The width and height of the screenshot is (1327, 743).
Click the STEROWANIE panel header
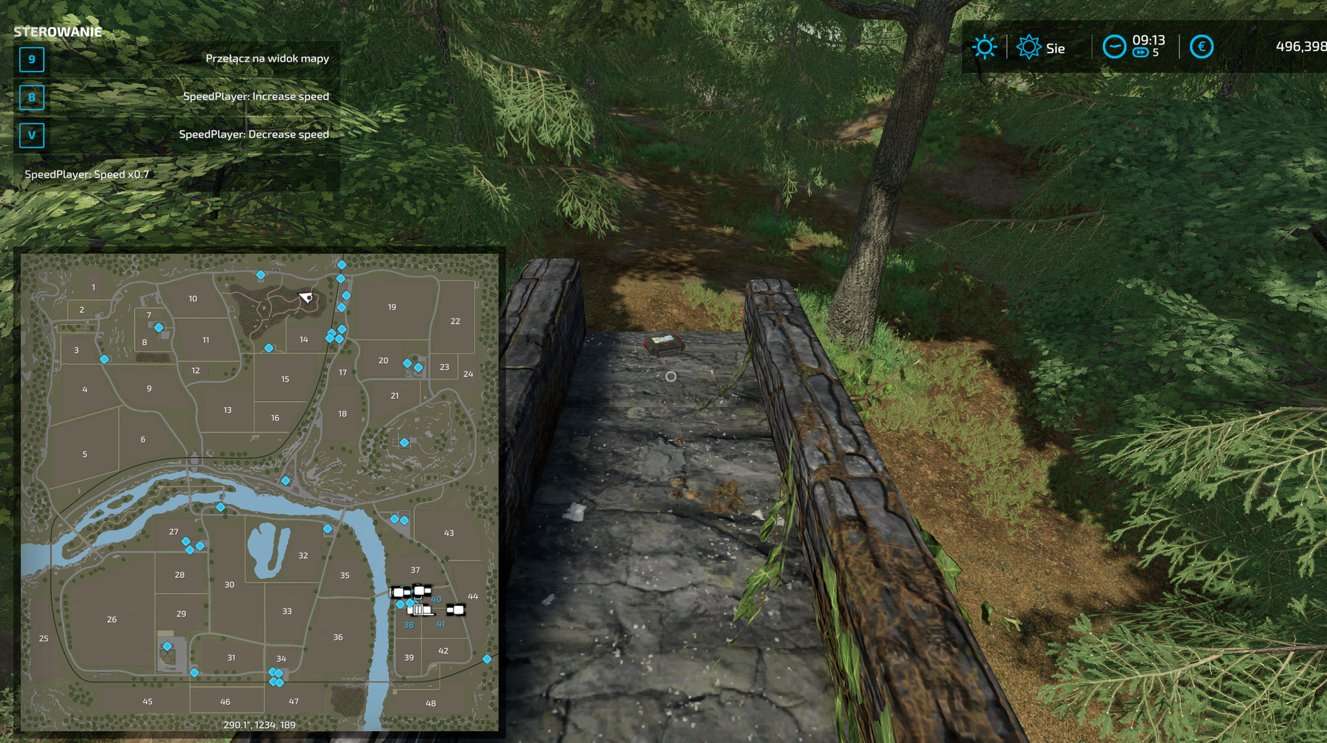click(x=56, y=31)
